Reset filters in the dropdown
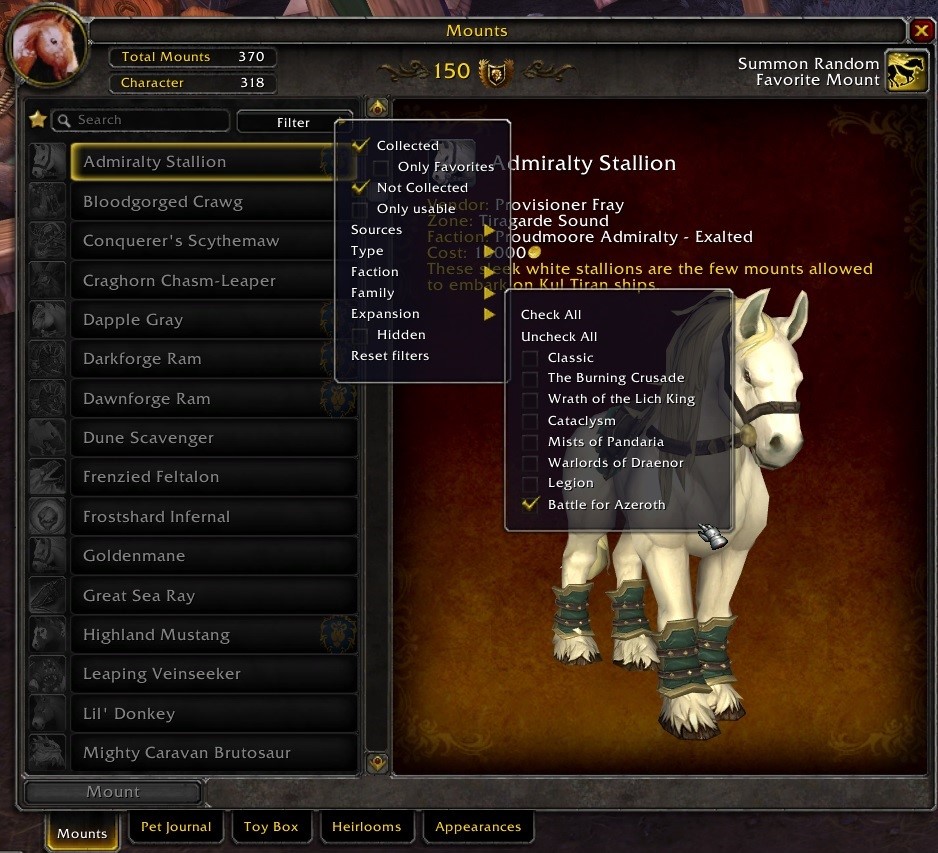The image size is (938, 853). click(390, 356)
